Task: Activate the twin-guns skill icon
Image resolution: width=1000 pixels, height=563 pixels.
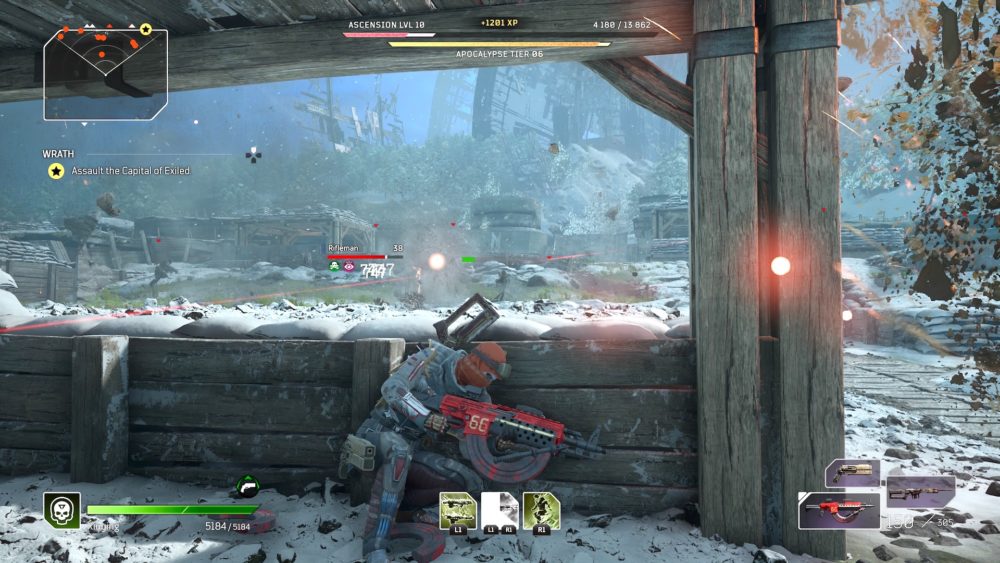Action: click(x=458, y=511)
